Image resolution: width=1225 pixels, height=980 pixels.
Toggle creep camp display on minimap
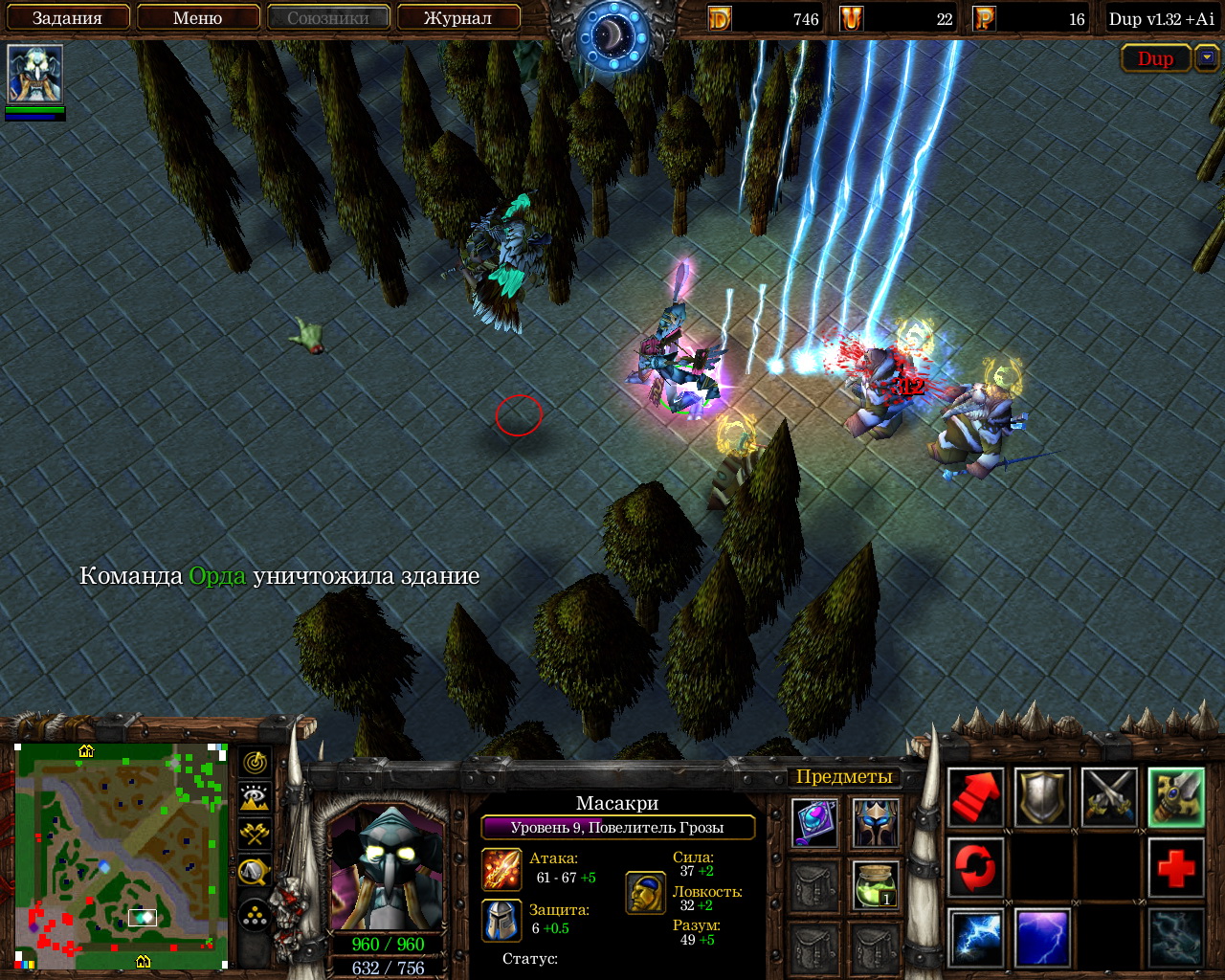point(255,869)
